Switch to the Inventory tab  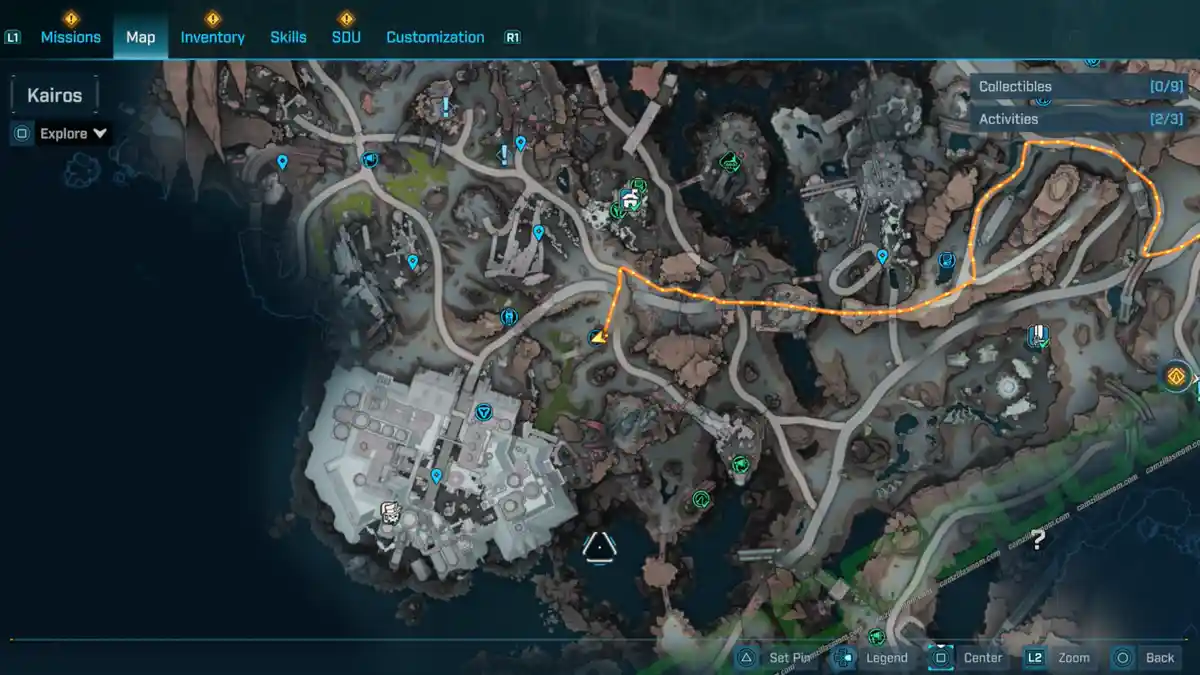click(212, 37)
